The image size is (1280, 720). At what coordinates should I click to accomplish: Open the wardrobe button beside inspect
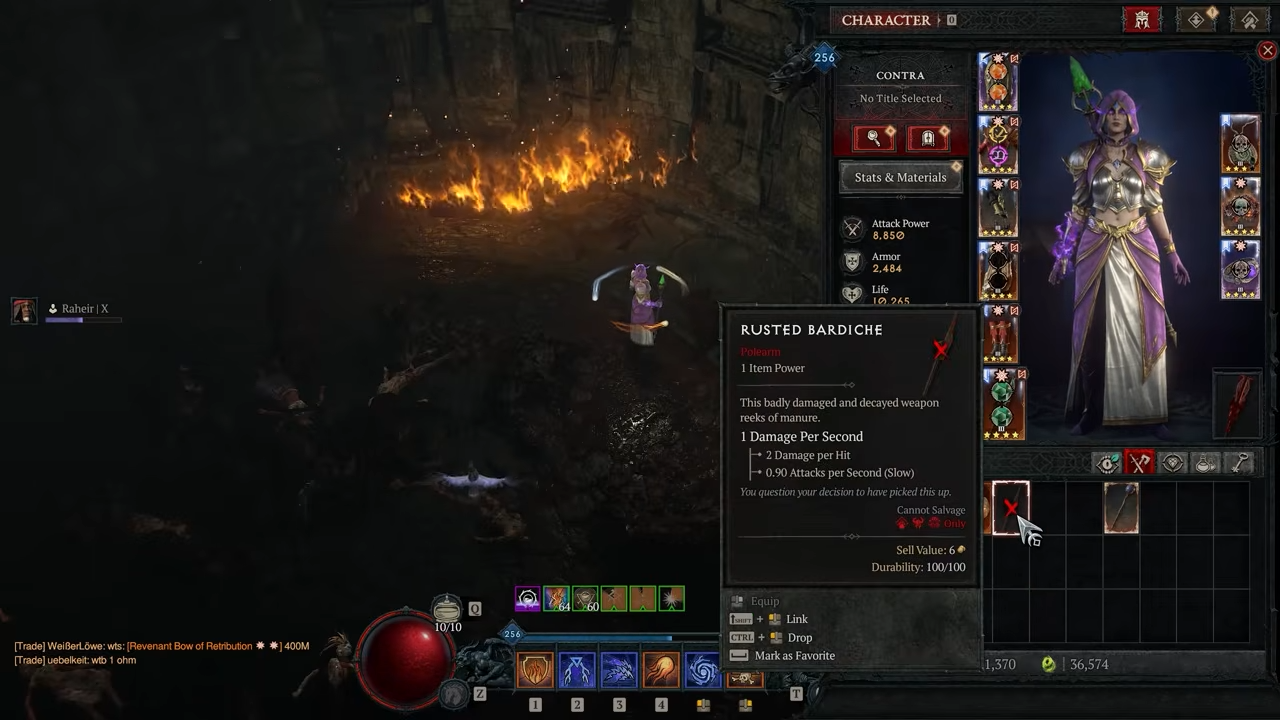[928, 138]
